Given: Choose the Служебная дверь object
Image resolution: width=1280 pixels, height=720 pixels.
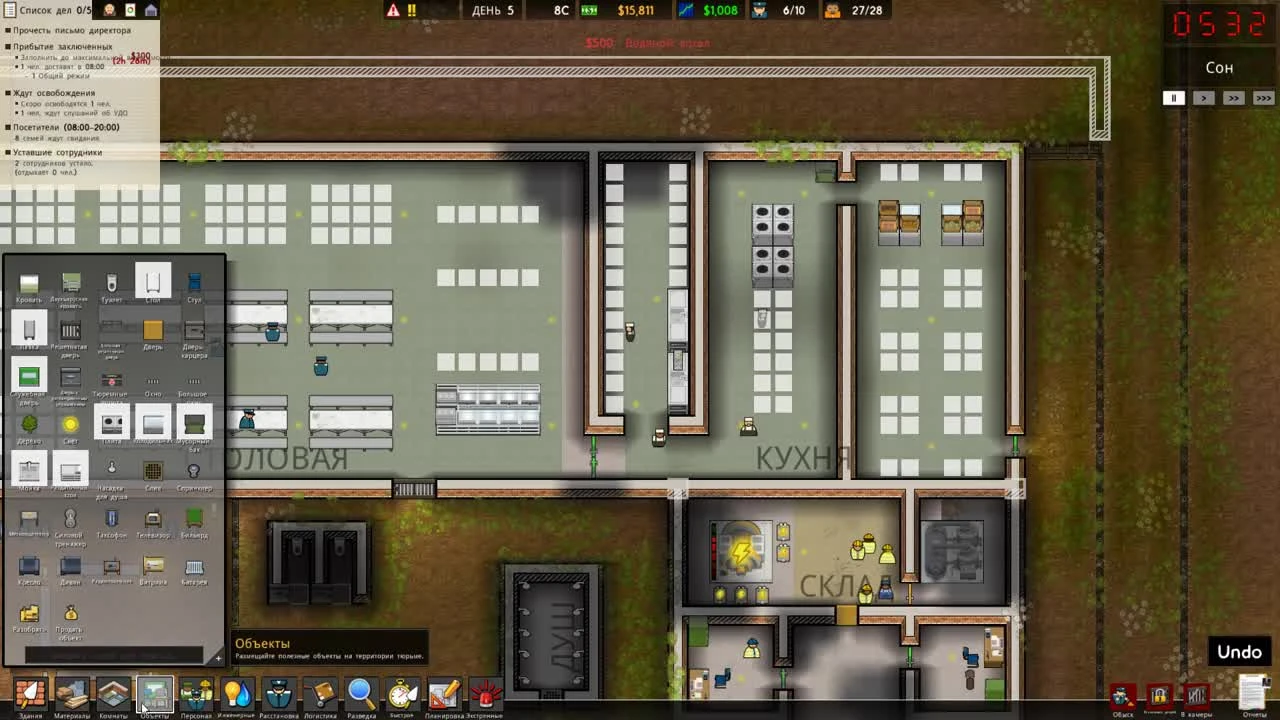Looking at the screenshot, I should [29, 377].
